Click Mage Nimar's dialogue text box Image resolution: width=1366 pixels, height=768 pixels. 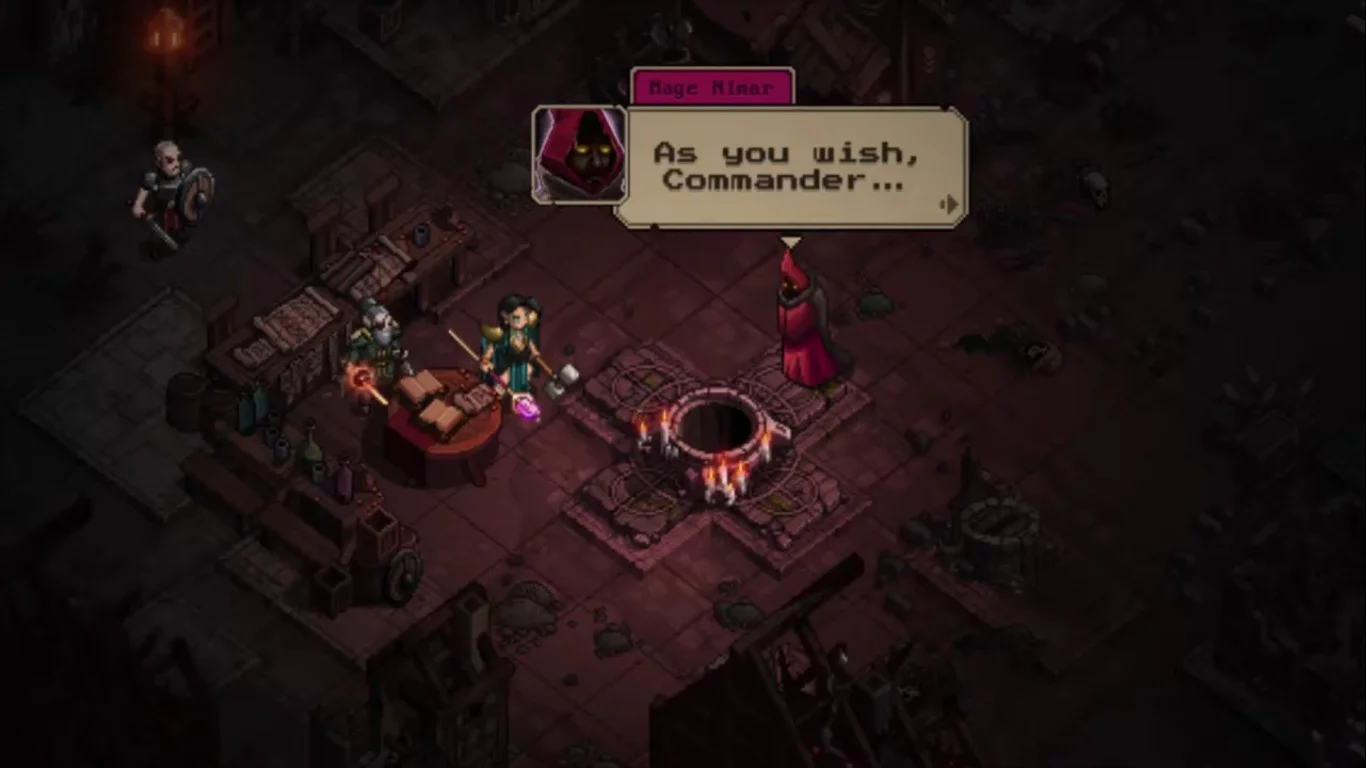pos(788,167)
